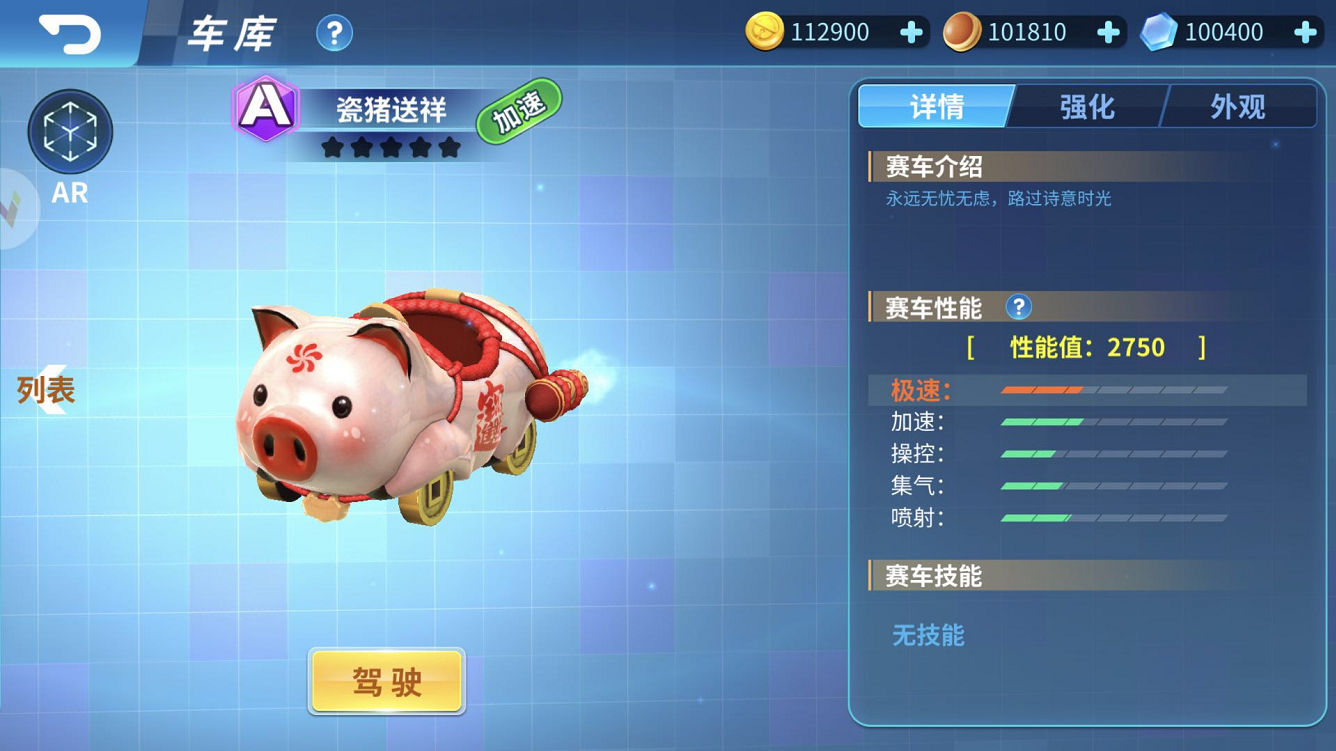The width and height of the screenshot is (1336, 751).
Task: Launch the AR view mode
Action: click(70, 133)
